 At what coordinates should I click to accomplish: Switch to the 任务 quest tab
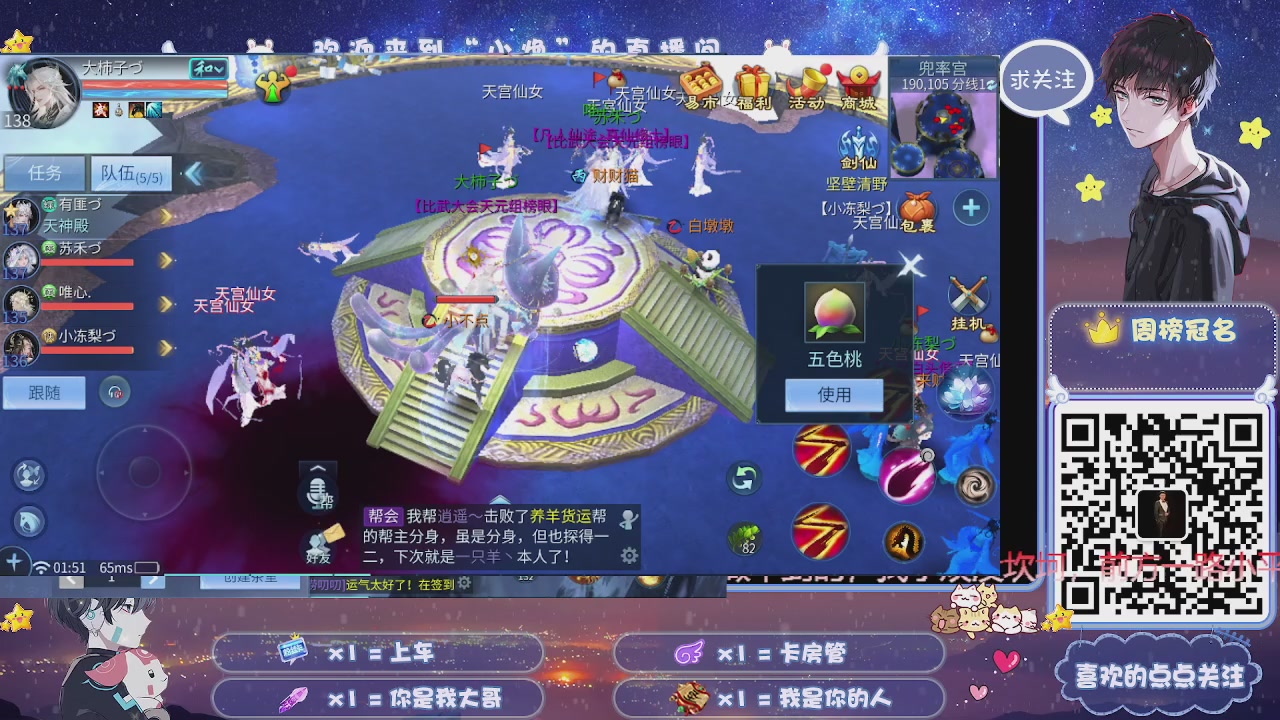click(45, 172)
